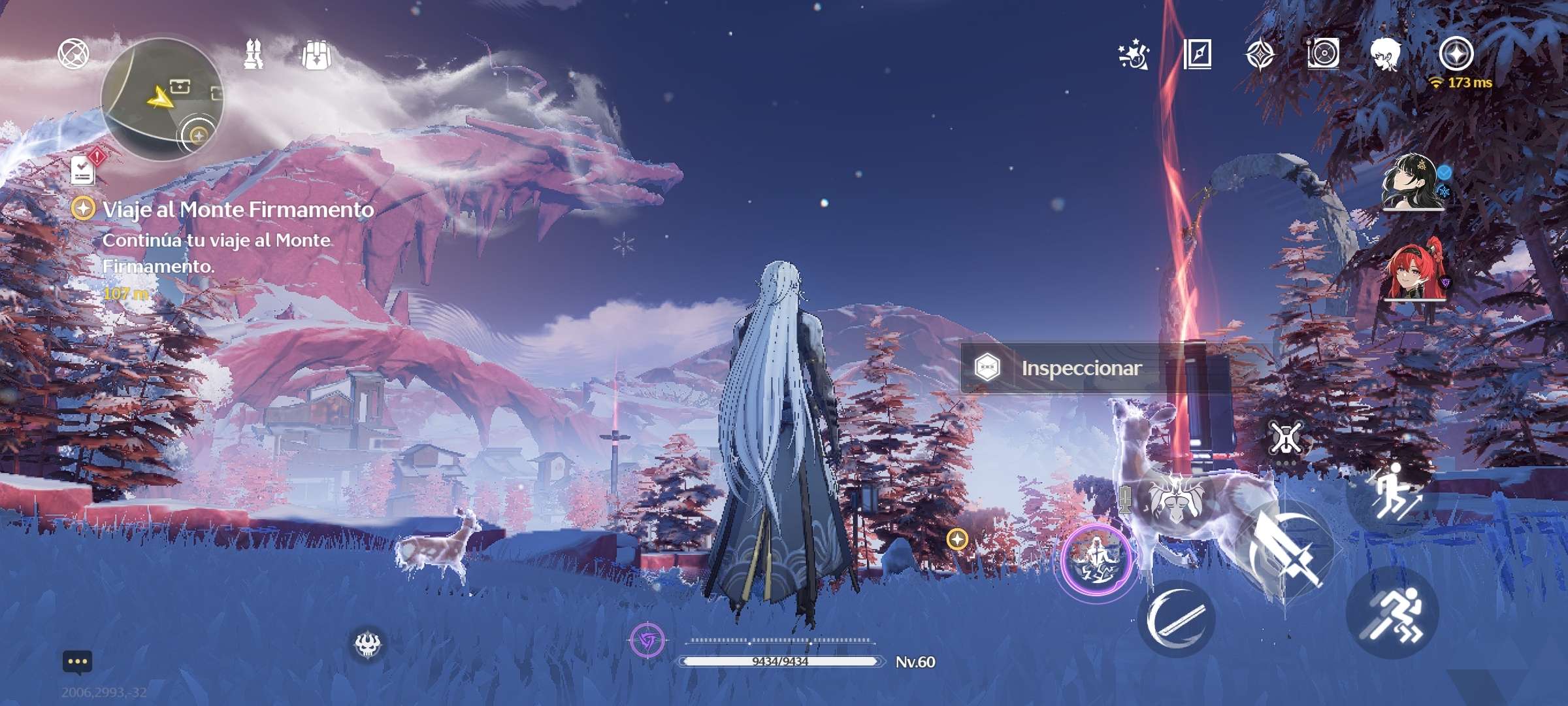Click the four-point star diamond icon
The height and width of the screenshot is (706, 1568).
point(1260,54)
